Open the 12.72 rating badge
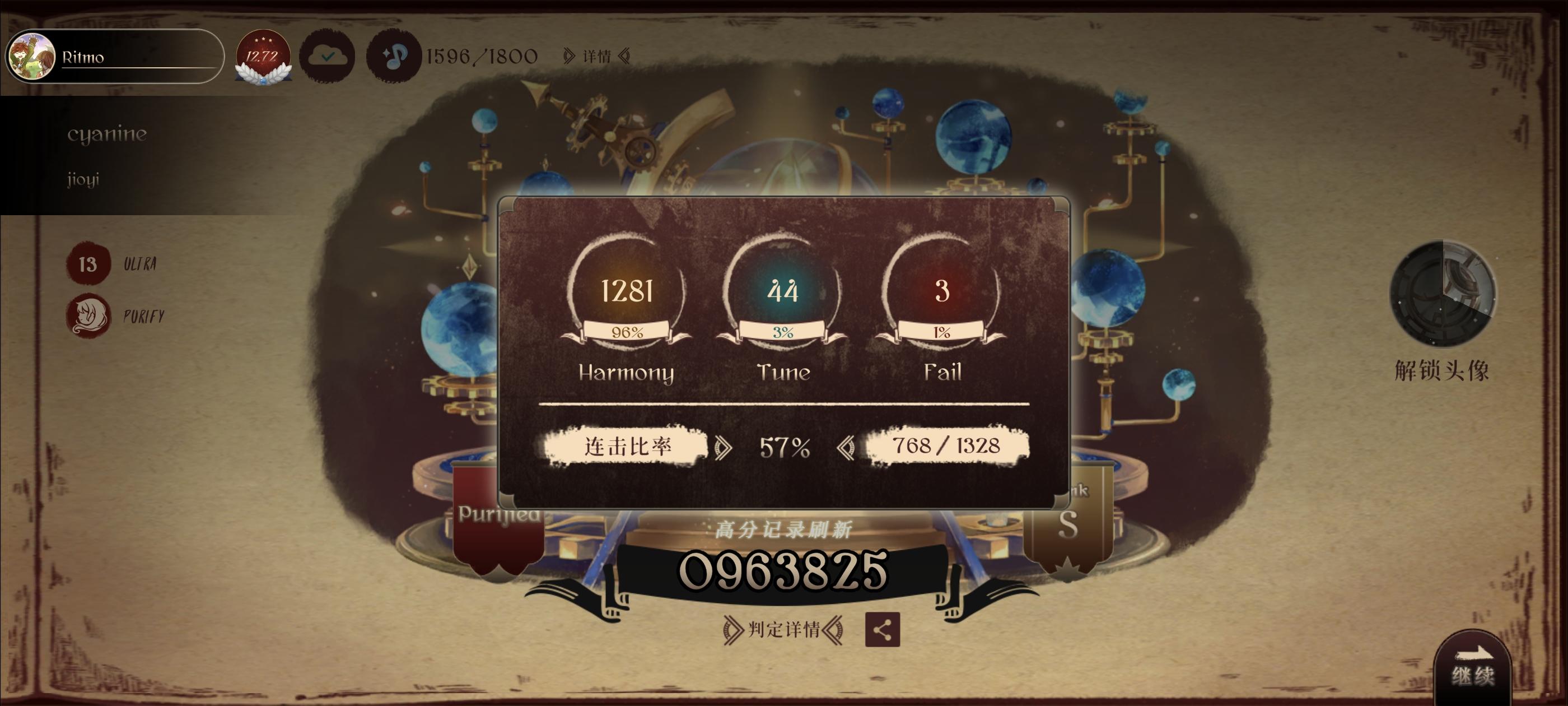This screenshot has width=1568, height=706. point(262,58)
